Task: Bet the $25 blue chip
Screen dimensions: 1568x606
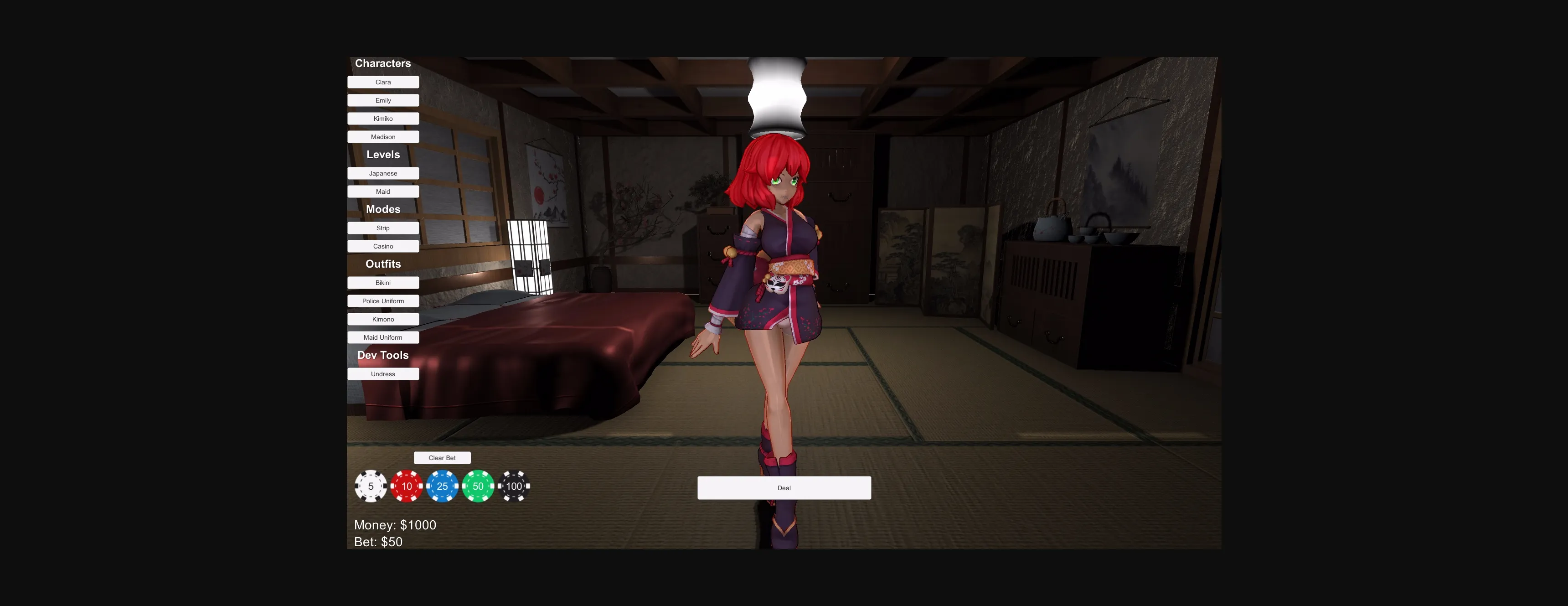Action: [442, 486]
